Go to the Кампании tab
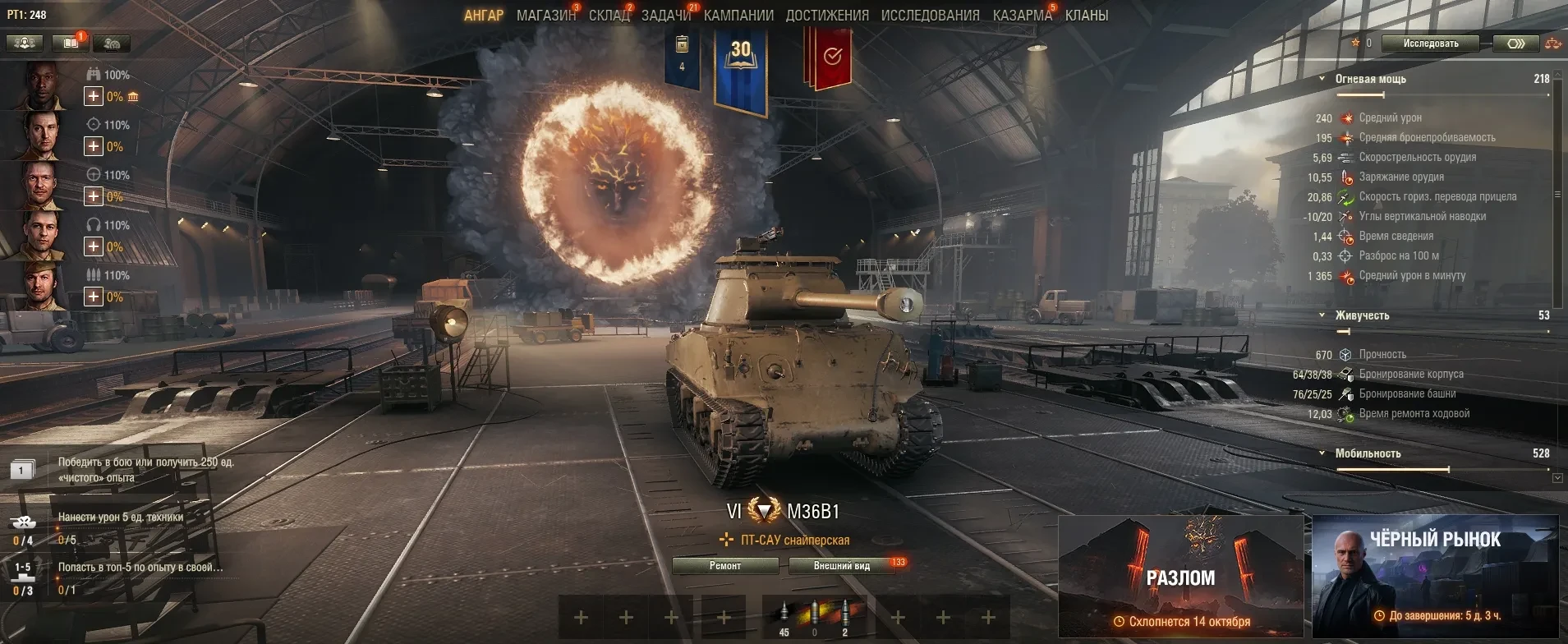This screenshot has width=1568, height=644. pyautogui.click(x=738, y=16)
